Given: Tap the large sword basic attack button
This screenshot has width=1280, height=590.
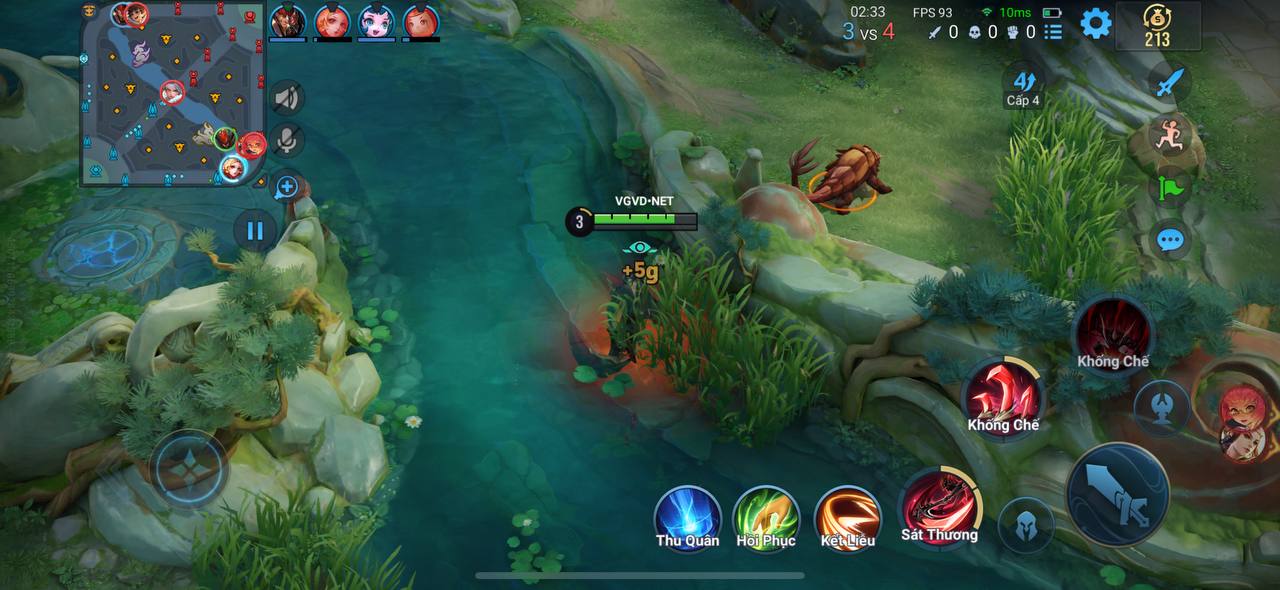Looking at the screenshot, I should [x=1117, y=495].
